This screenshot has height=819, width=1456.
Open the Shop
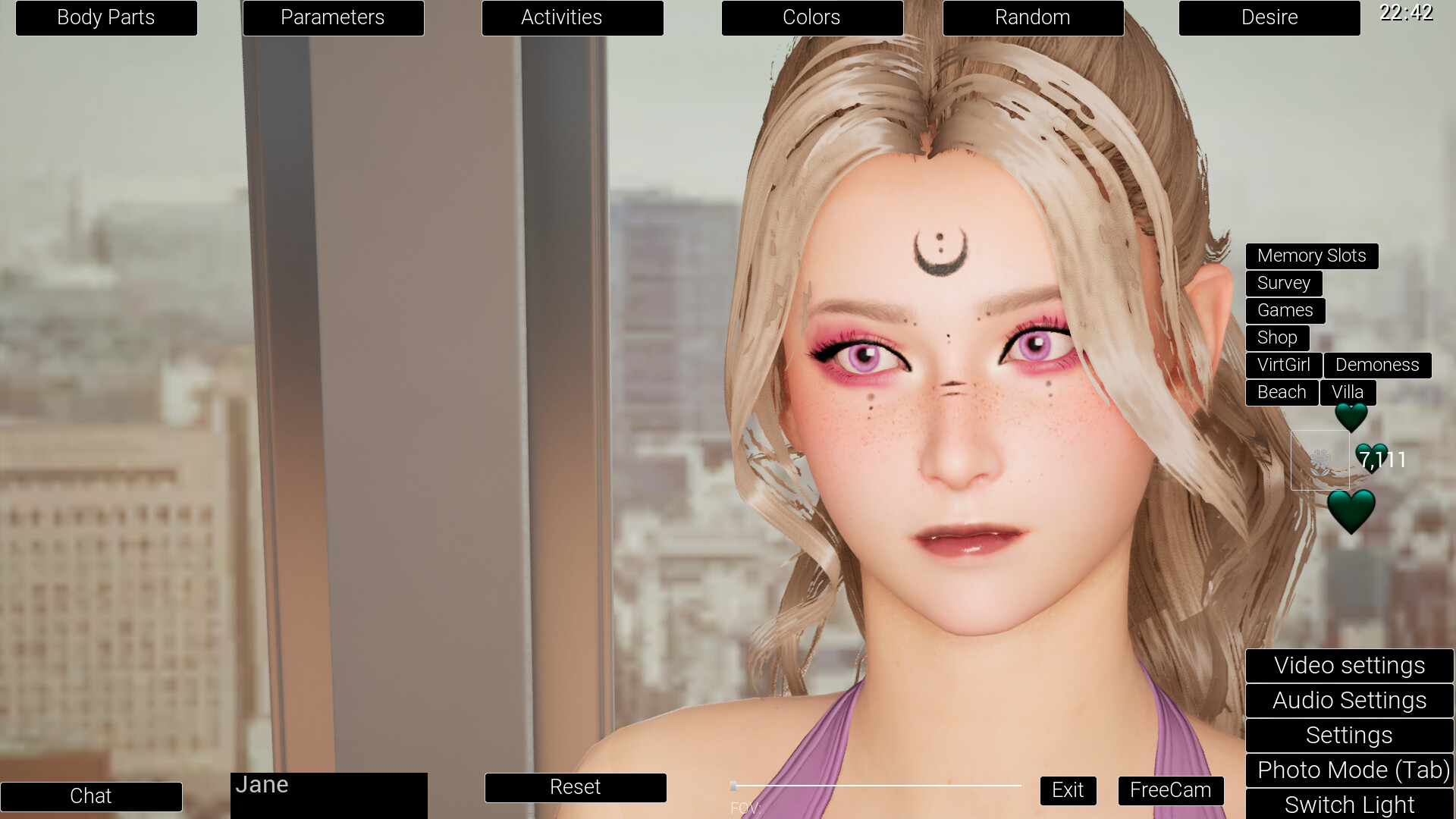[x=1277, y=337]
